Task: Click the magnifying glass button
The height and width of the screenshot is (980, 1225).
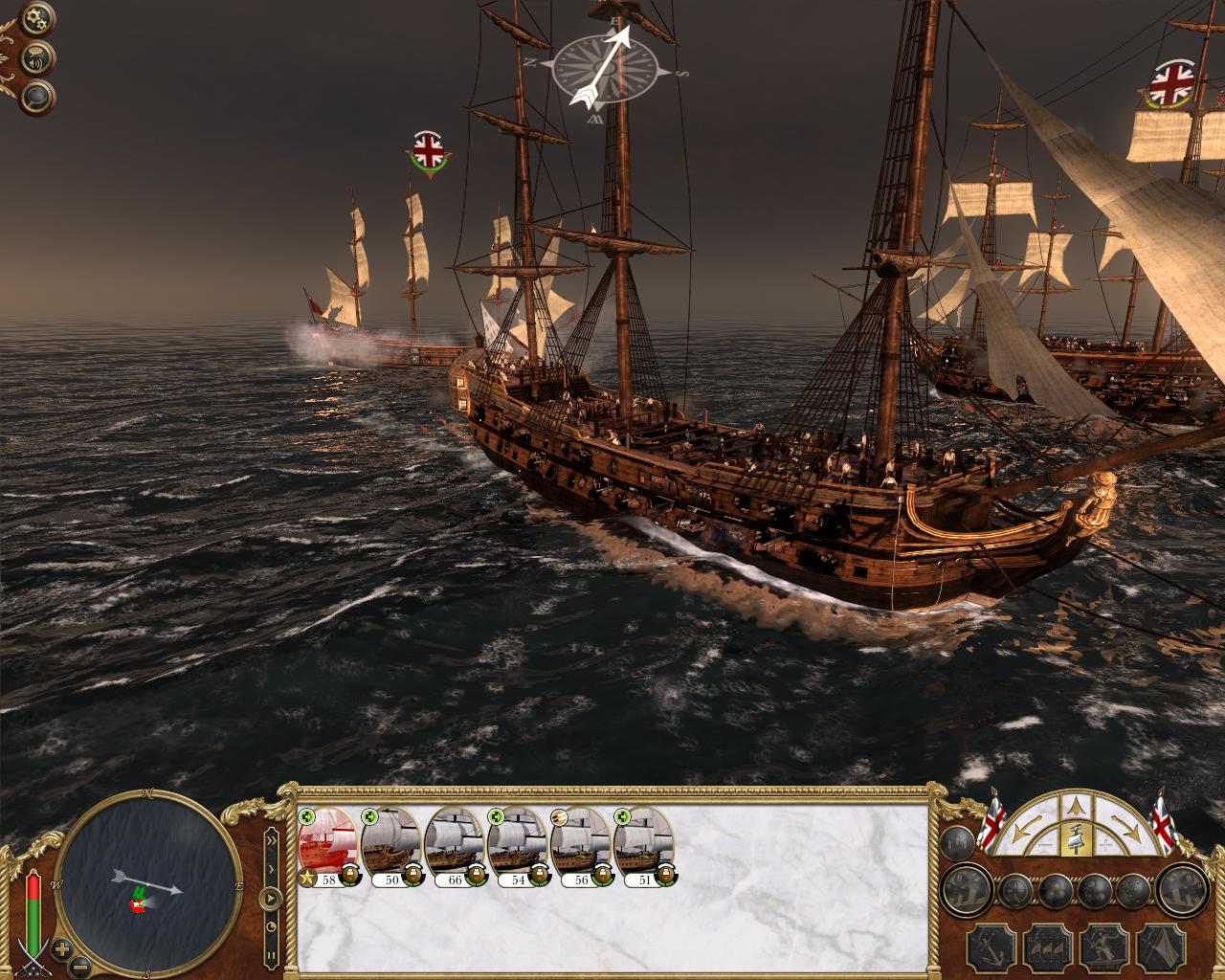Action: click(x=38, y=97)
